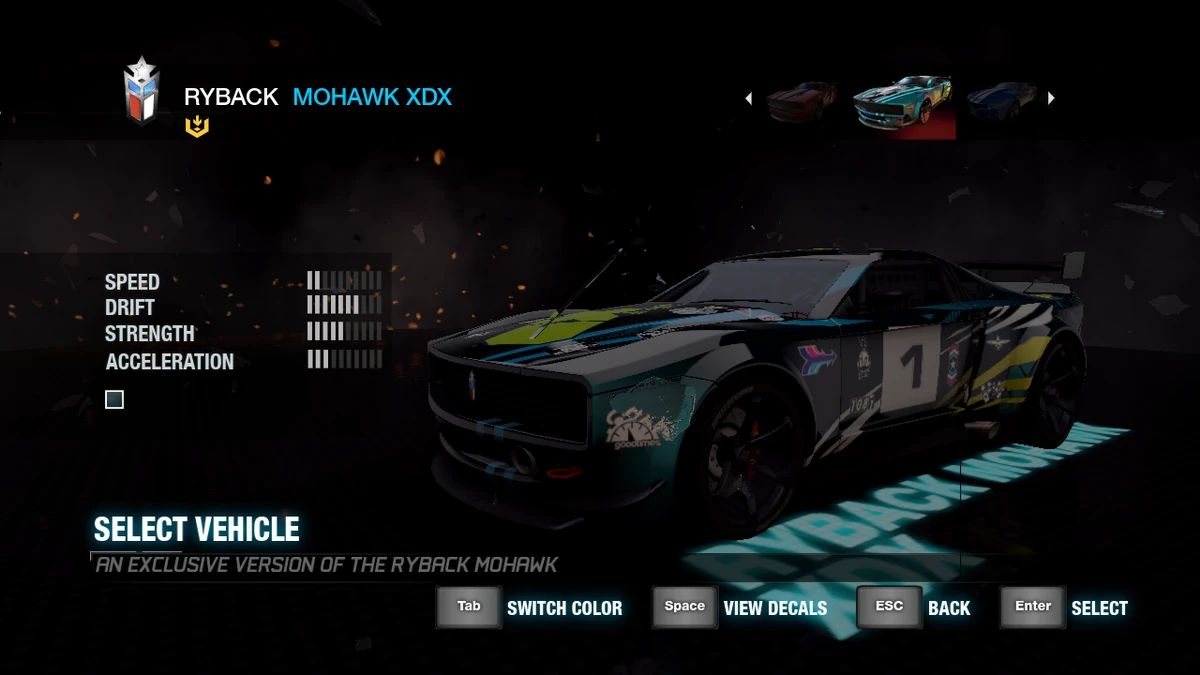Screen dimensions: 1200x675
Task: Confirm vehicle with the Select button
Action: [1033, 607]
